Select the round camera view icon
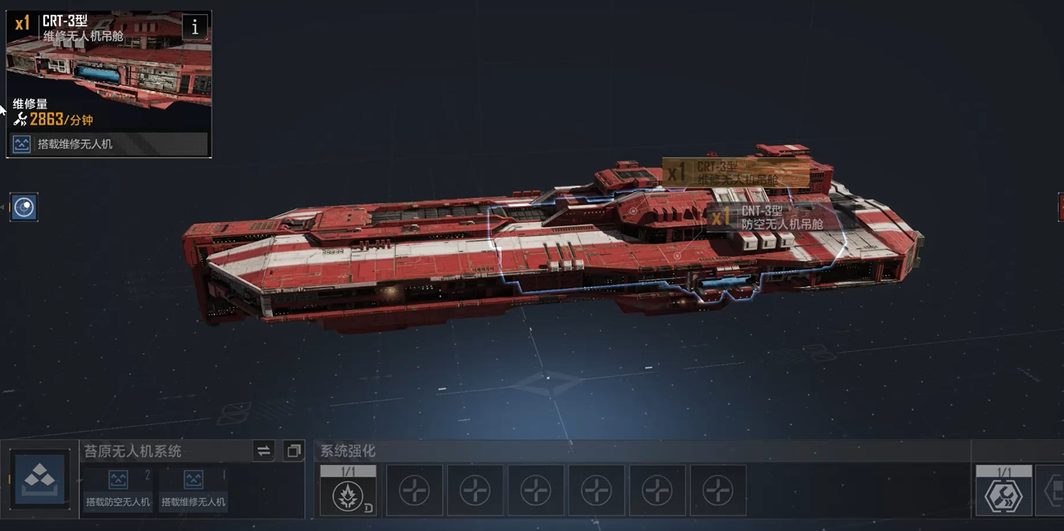This screenshot has width=1064, height=531. (x=24, y=207)
